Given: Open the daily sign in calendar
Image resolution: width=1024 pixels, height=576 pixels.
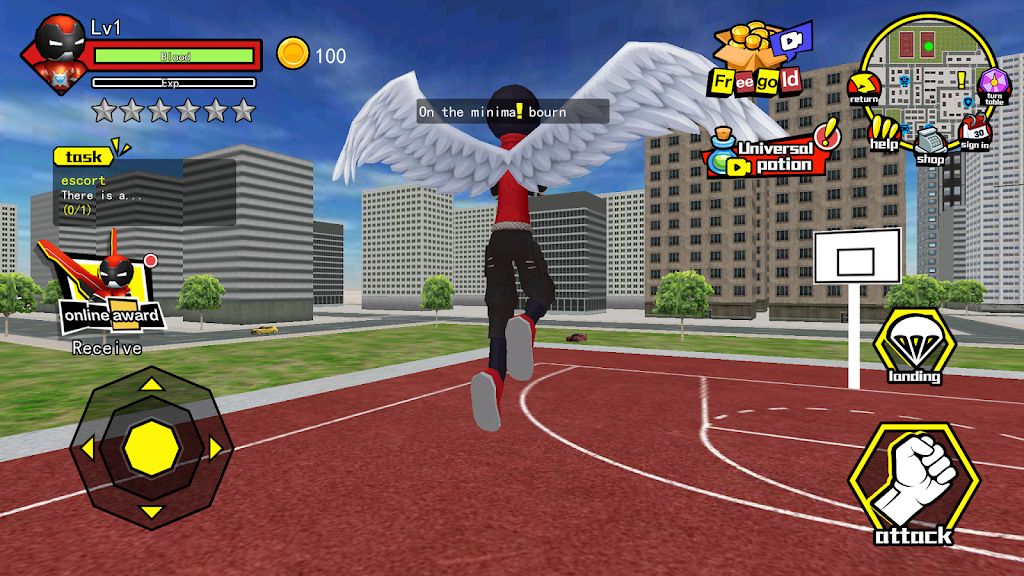Looking at the screenshot, I should 975,132.
